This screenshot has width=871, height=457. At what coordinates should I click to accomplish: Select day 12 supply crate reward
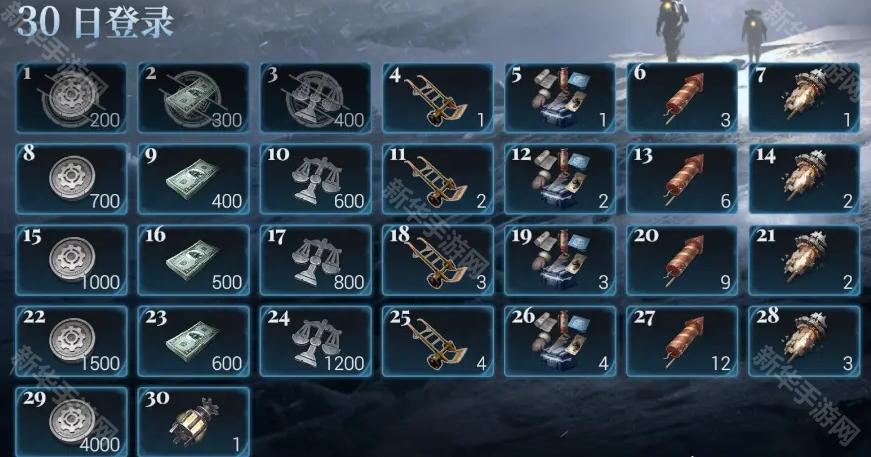(560, 179)
